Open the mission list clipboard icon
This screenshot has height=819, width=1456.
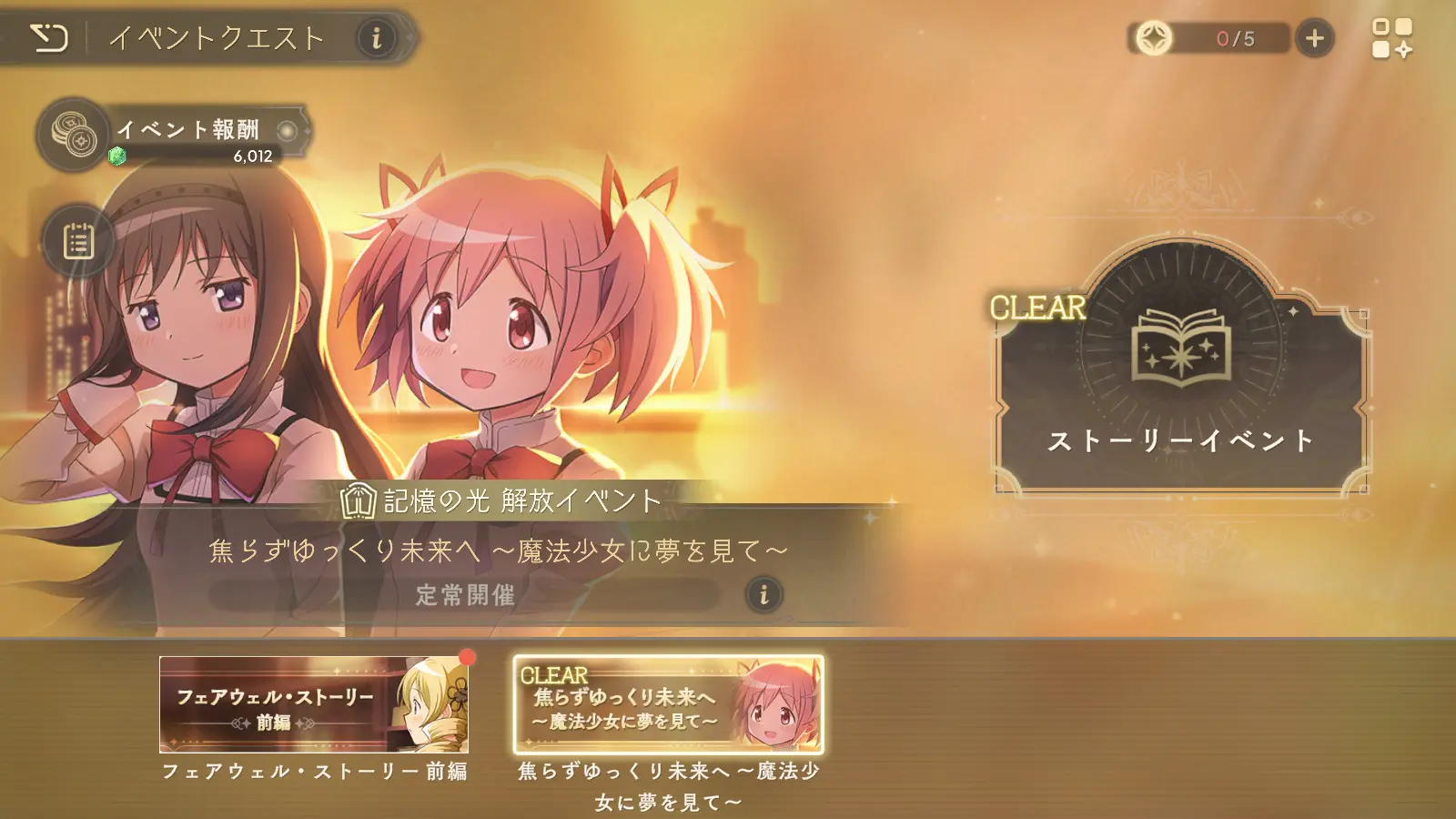point(80,241)
